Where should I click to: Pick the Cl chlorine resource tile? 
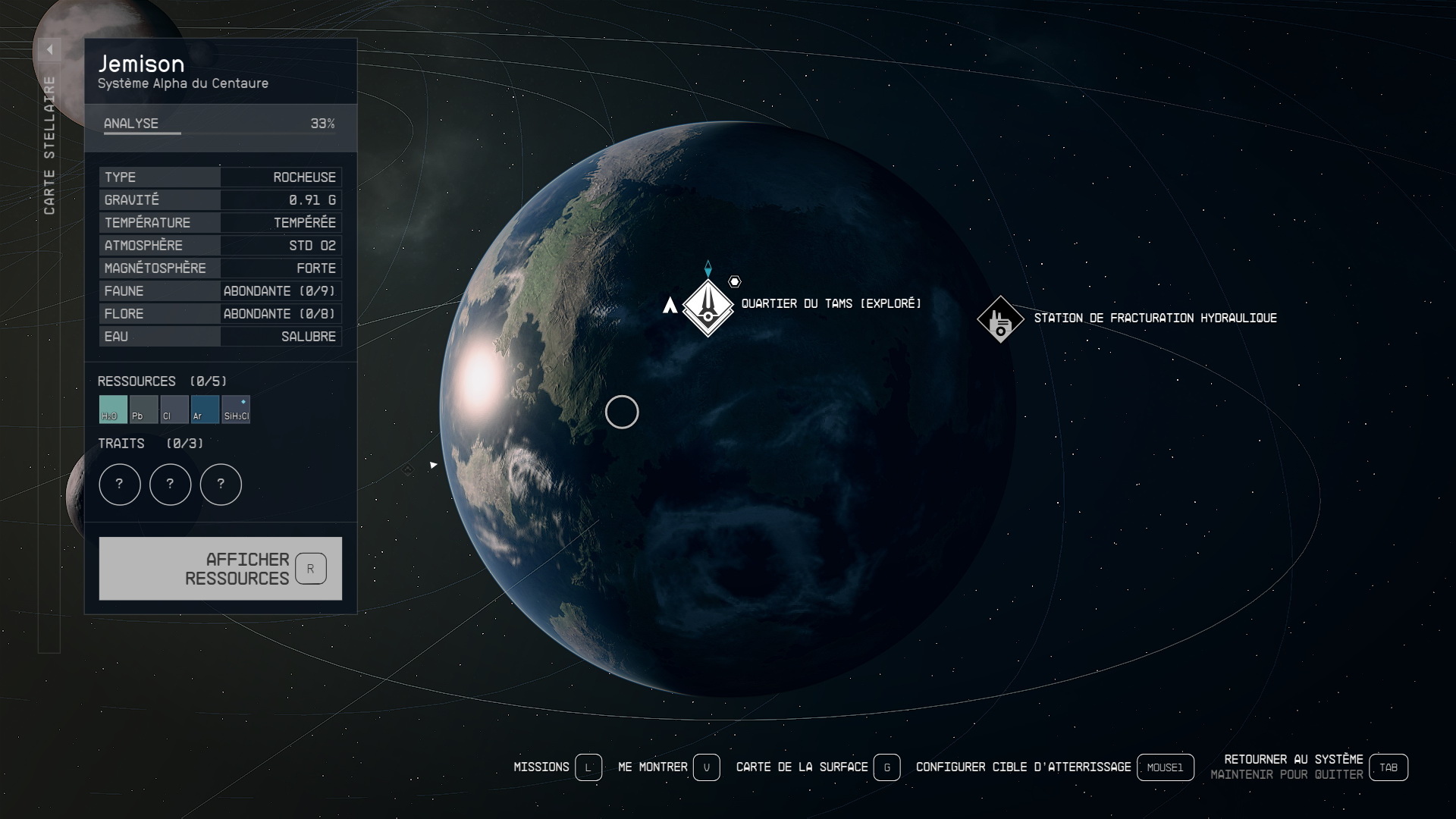click(x=174, y=409)
